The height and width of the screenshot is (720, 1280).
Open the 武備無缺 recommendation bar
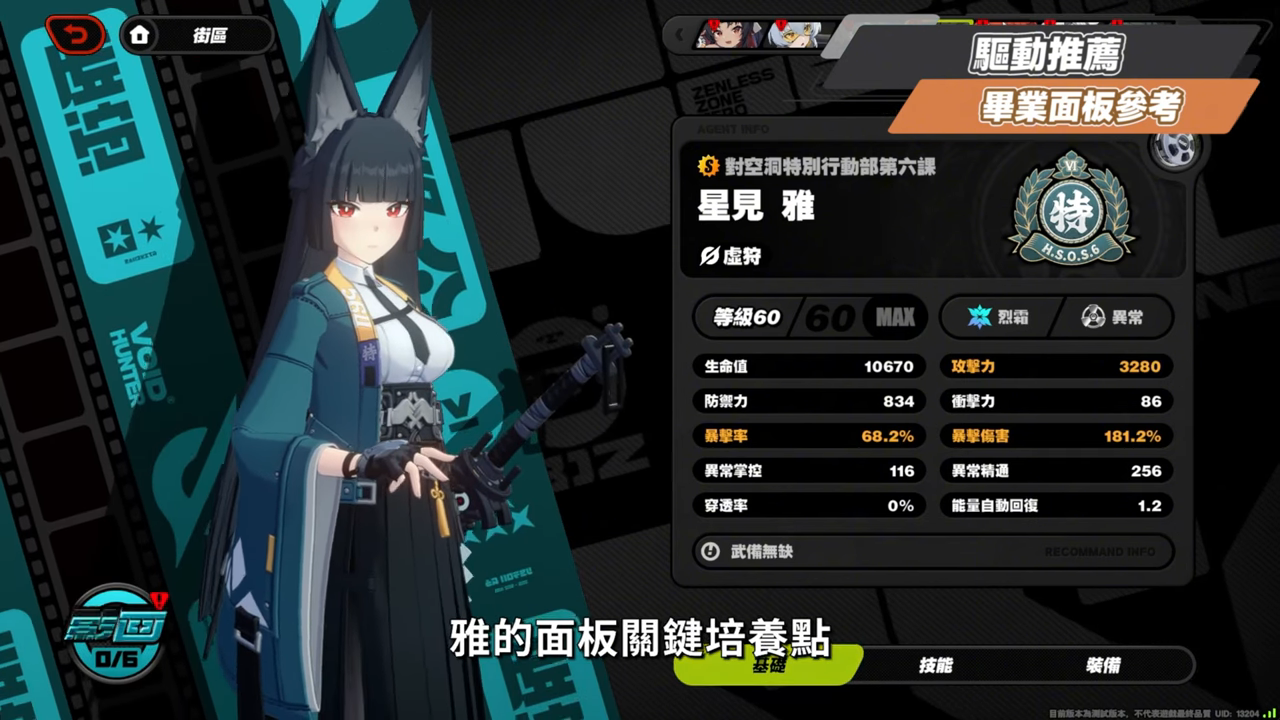(932, 551)
